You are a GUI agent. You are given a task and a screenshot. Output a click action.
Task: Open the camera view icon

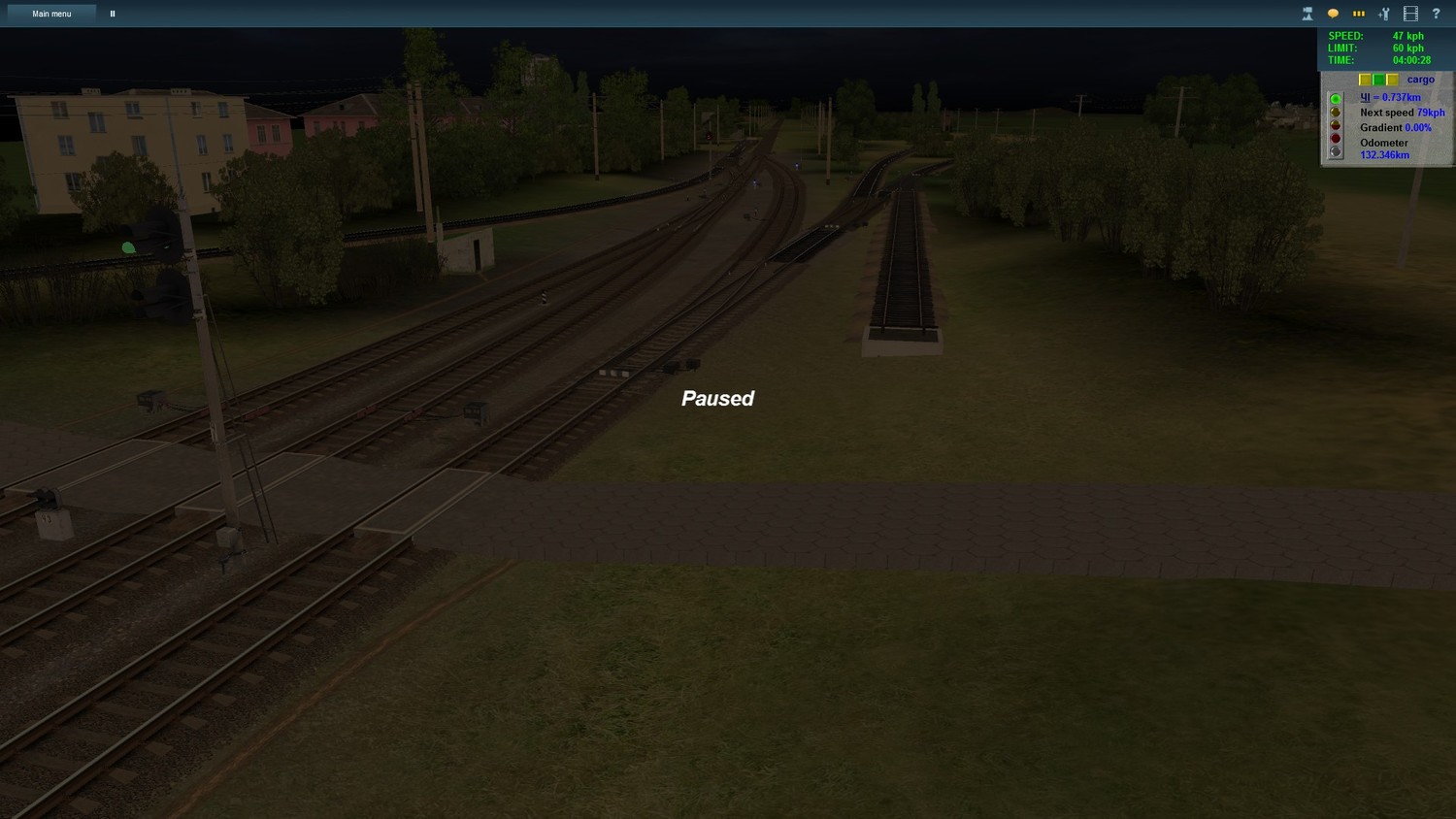(1307, 14)
